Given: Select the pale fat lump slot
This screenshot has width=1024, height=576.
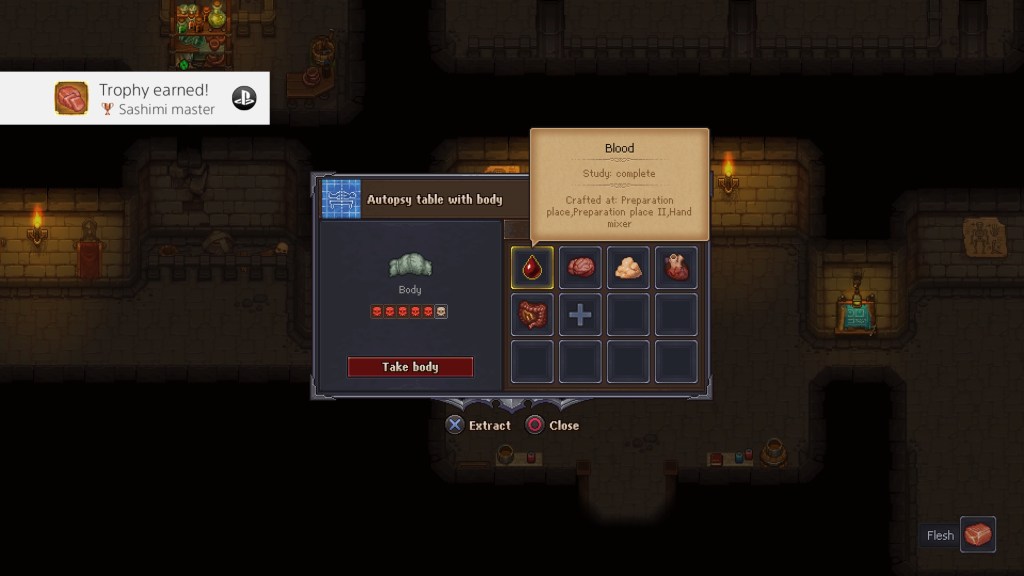Looking at the screenshot, I should (x=628, y=267).
